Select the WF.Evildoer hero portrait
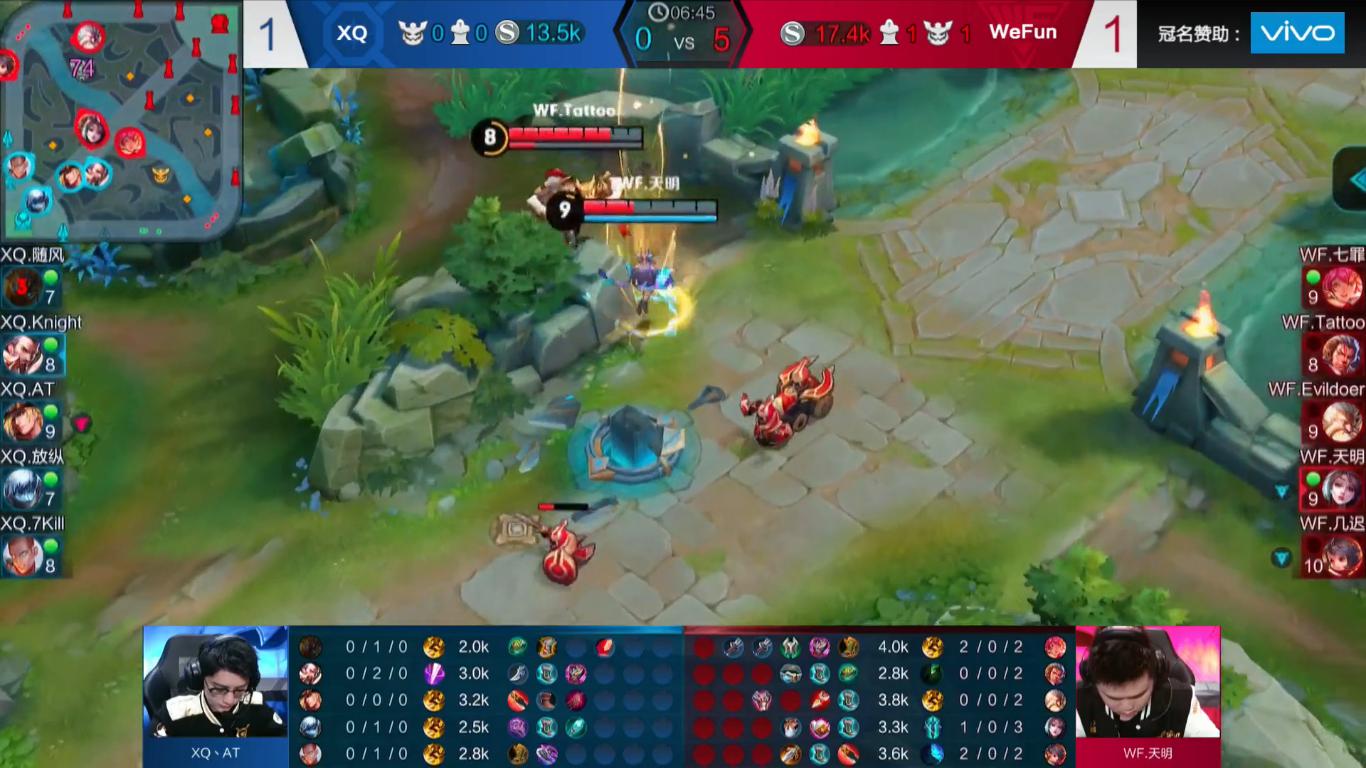Viewport: 1366px width, 768px height. point(1342,422)
